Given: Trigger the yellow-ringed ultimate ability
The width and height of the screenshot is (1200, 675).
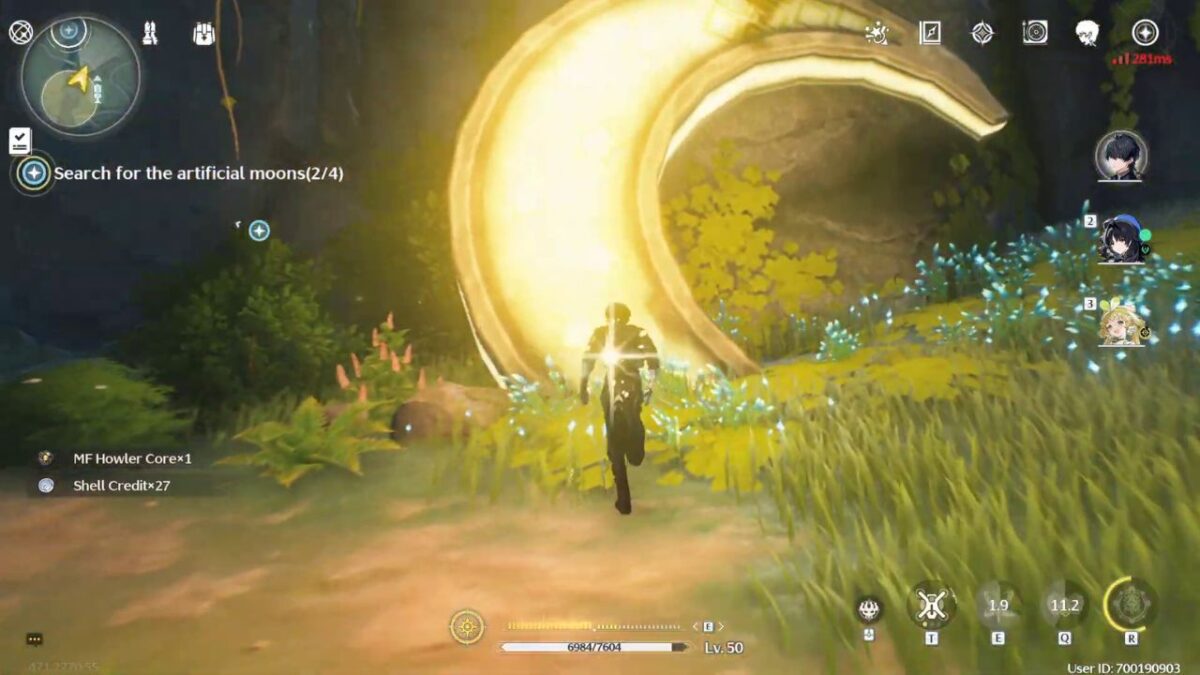Looking at the screenshot, I should pyautogui.click(x=1131, y=605).
